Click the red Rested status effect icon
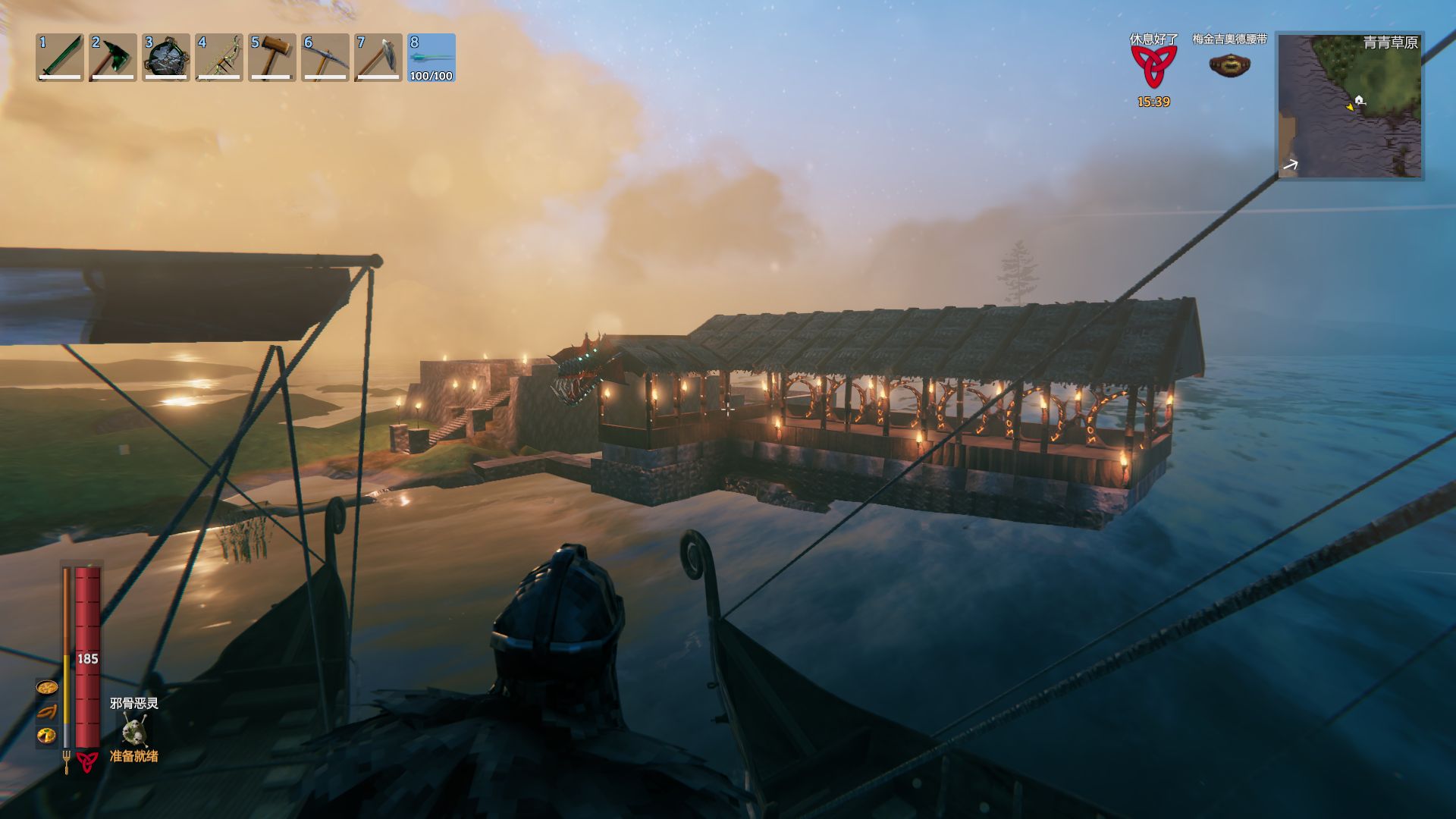Image resolution: width=1456 pixels, height=819 pixels. (1153, 67)
